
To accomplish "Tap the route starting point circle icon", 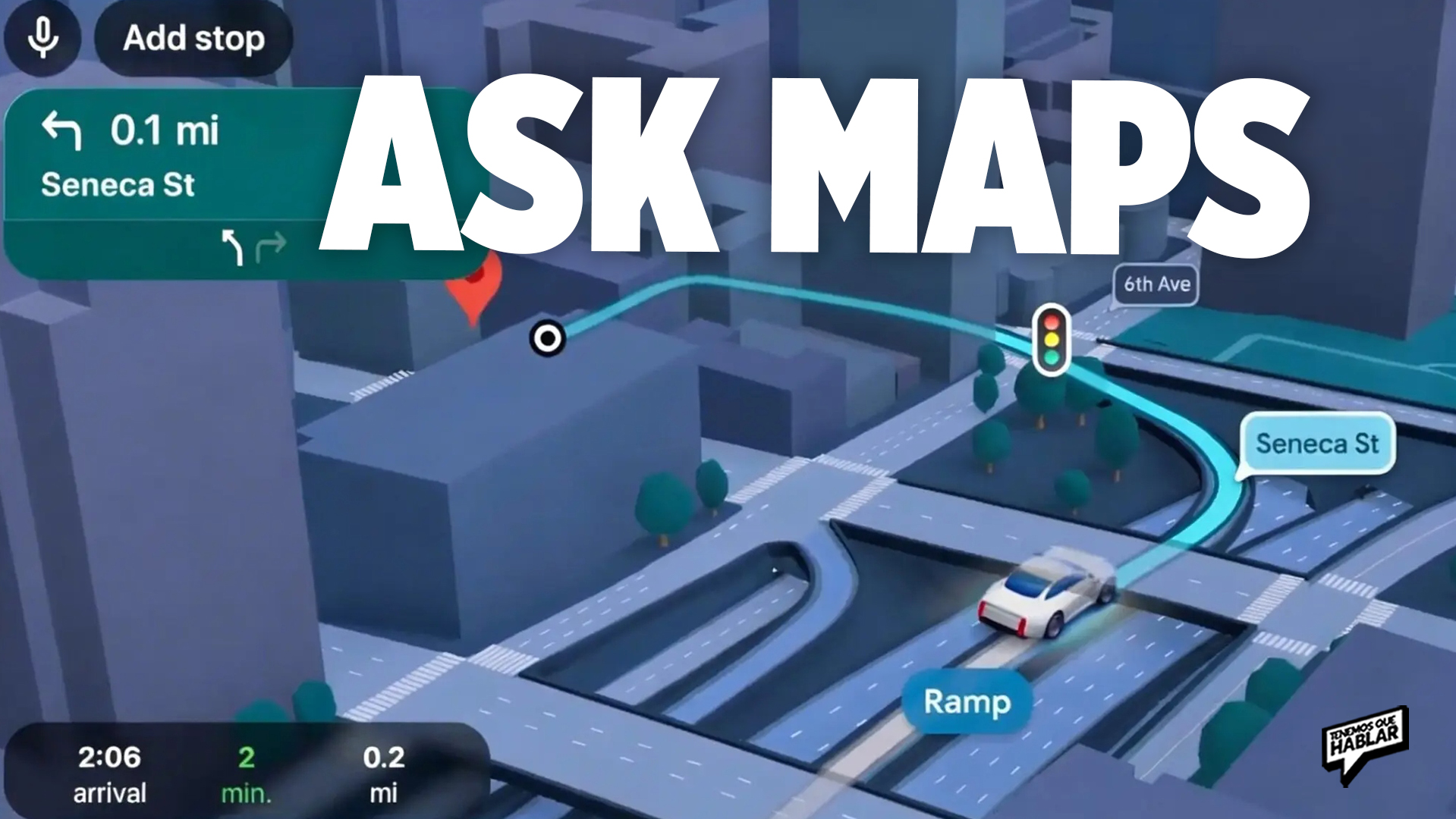I will (x=548, y=338).
